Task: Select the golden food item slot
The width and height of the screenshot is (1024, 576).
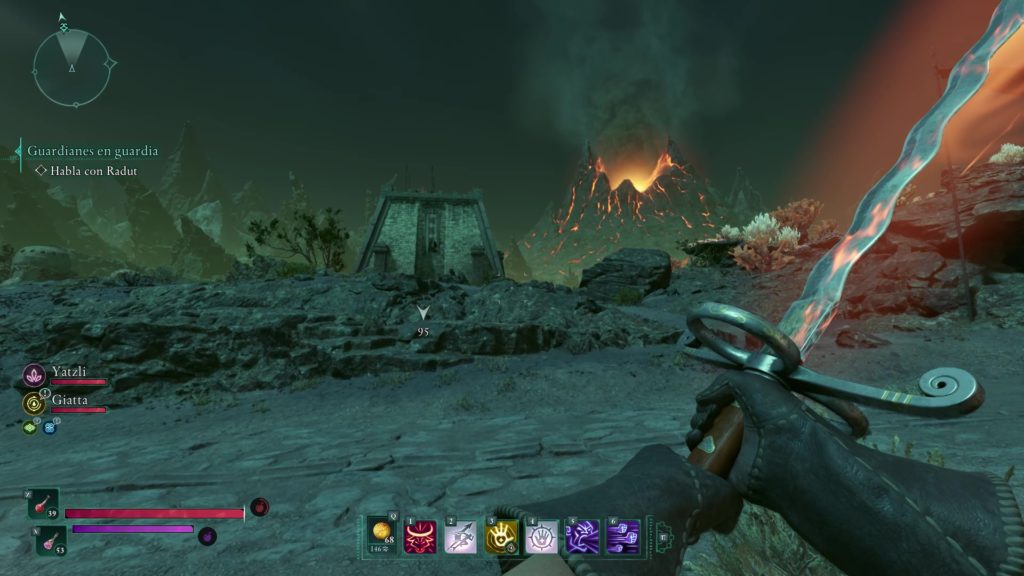Action: point(381,535)
